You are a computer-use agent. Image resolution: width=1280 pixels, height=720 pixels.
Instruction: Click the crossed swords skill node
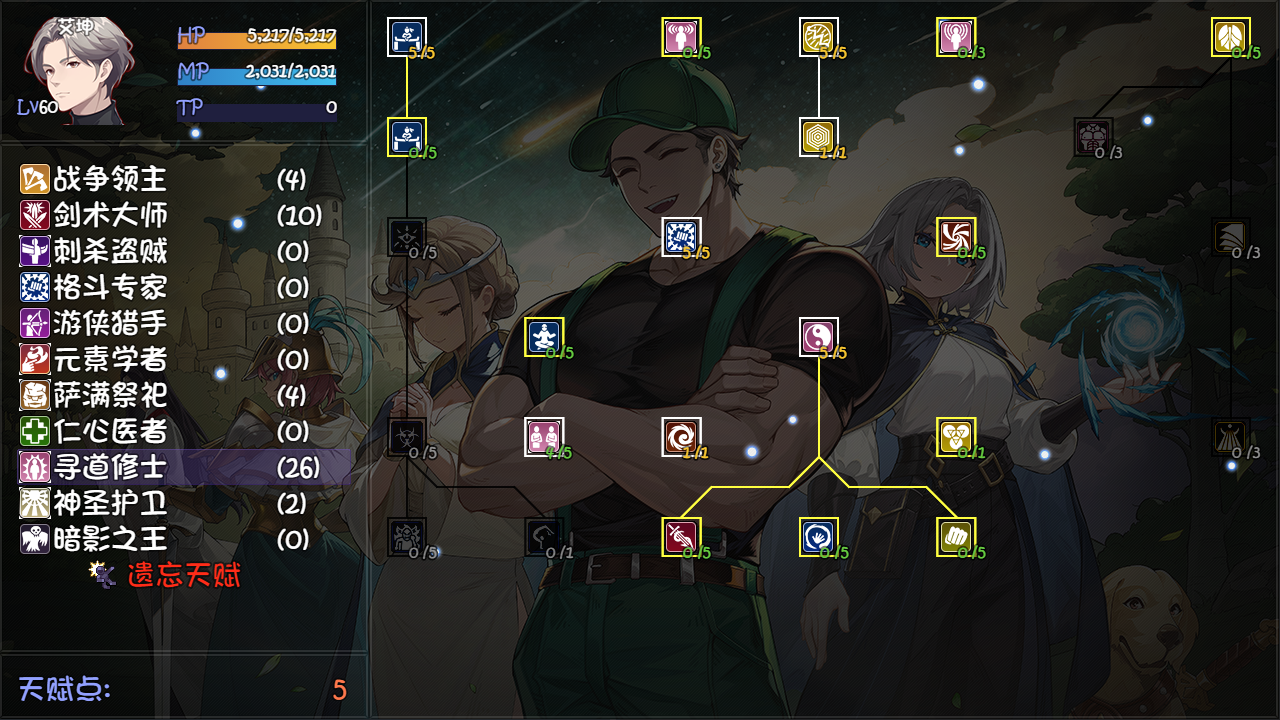(682, 536)
